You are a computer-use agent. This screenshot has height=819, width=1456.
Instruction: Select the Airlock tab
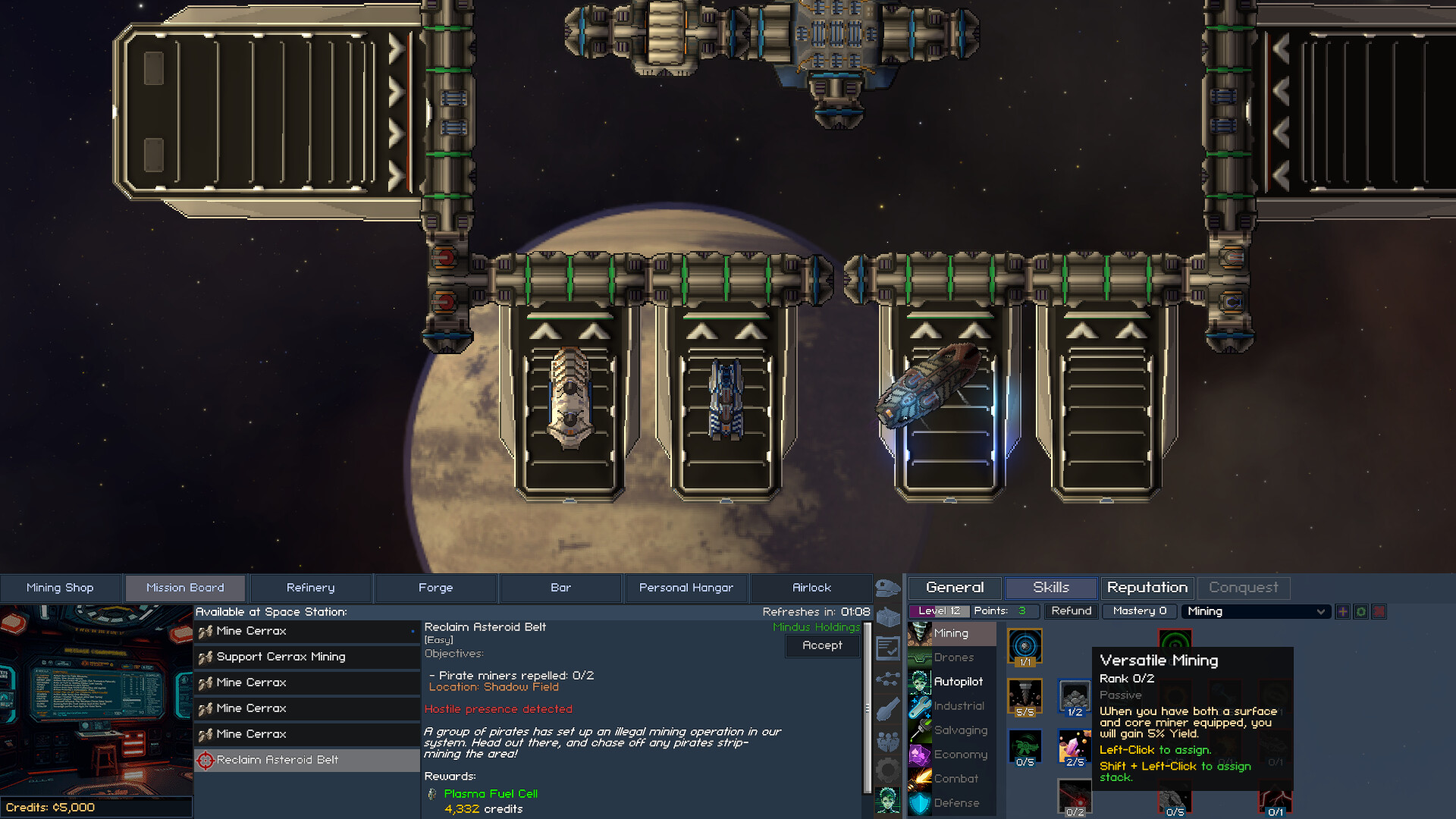point(811,588)
